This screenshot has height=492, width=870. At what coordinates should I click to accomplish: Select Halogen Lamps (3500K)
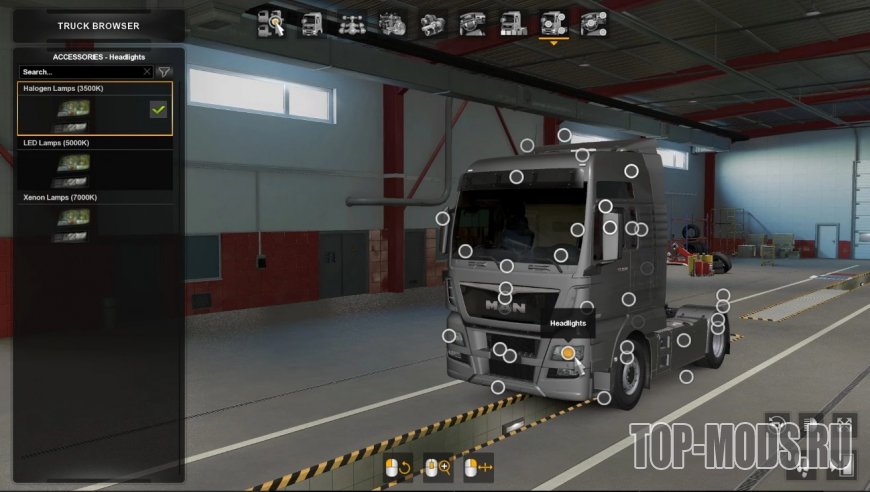(94, 109)
